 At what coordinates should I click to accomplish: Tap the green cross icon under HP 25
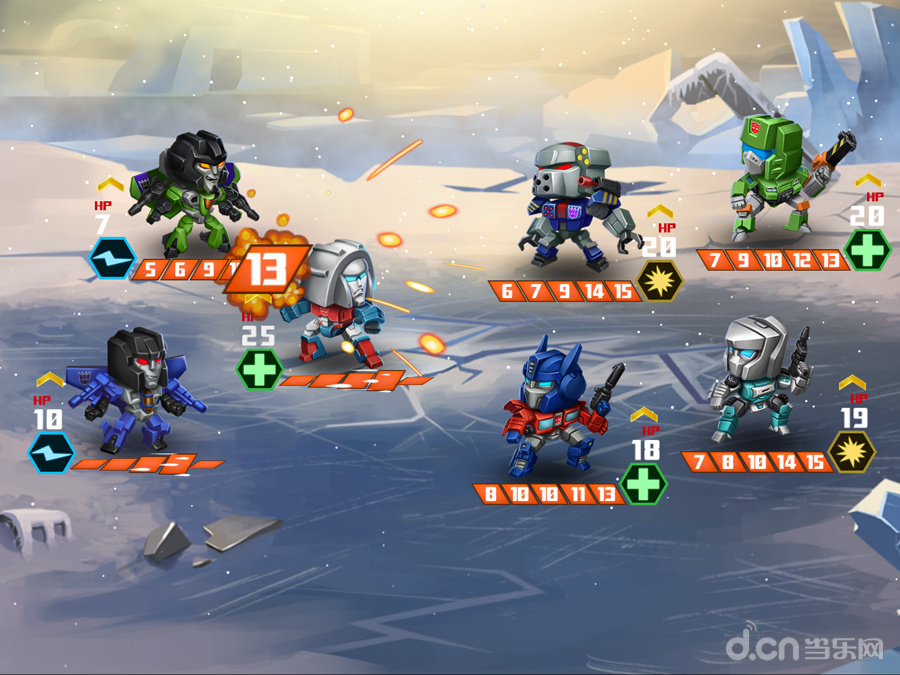click(x=259, y=369)
